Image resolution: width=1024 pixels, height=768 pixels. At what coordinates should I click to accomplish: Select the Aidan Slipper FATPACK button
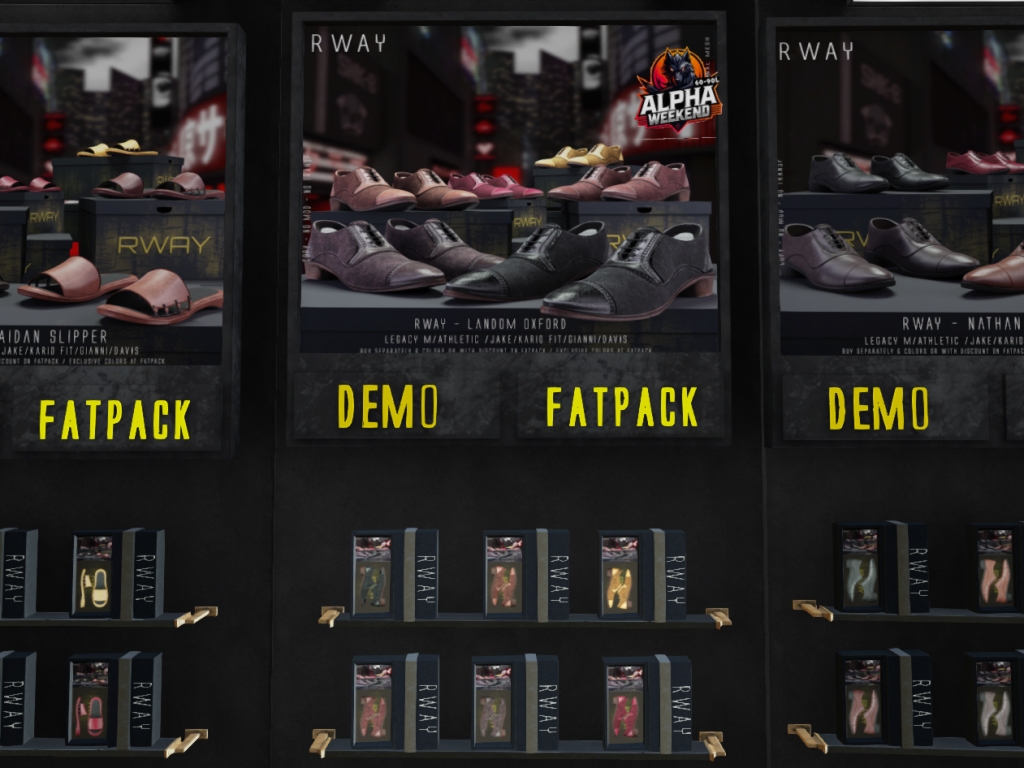pos(115,419)
